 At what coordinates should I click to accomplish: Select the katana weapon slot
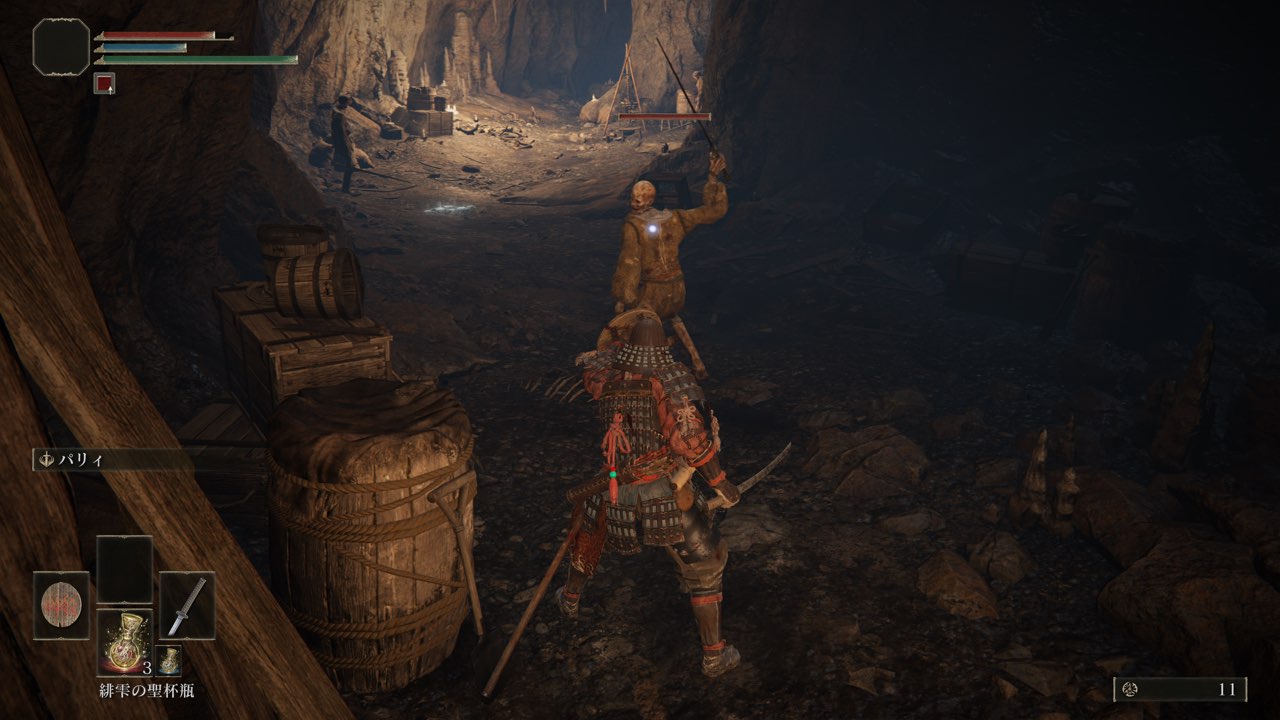point(187,605)
